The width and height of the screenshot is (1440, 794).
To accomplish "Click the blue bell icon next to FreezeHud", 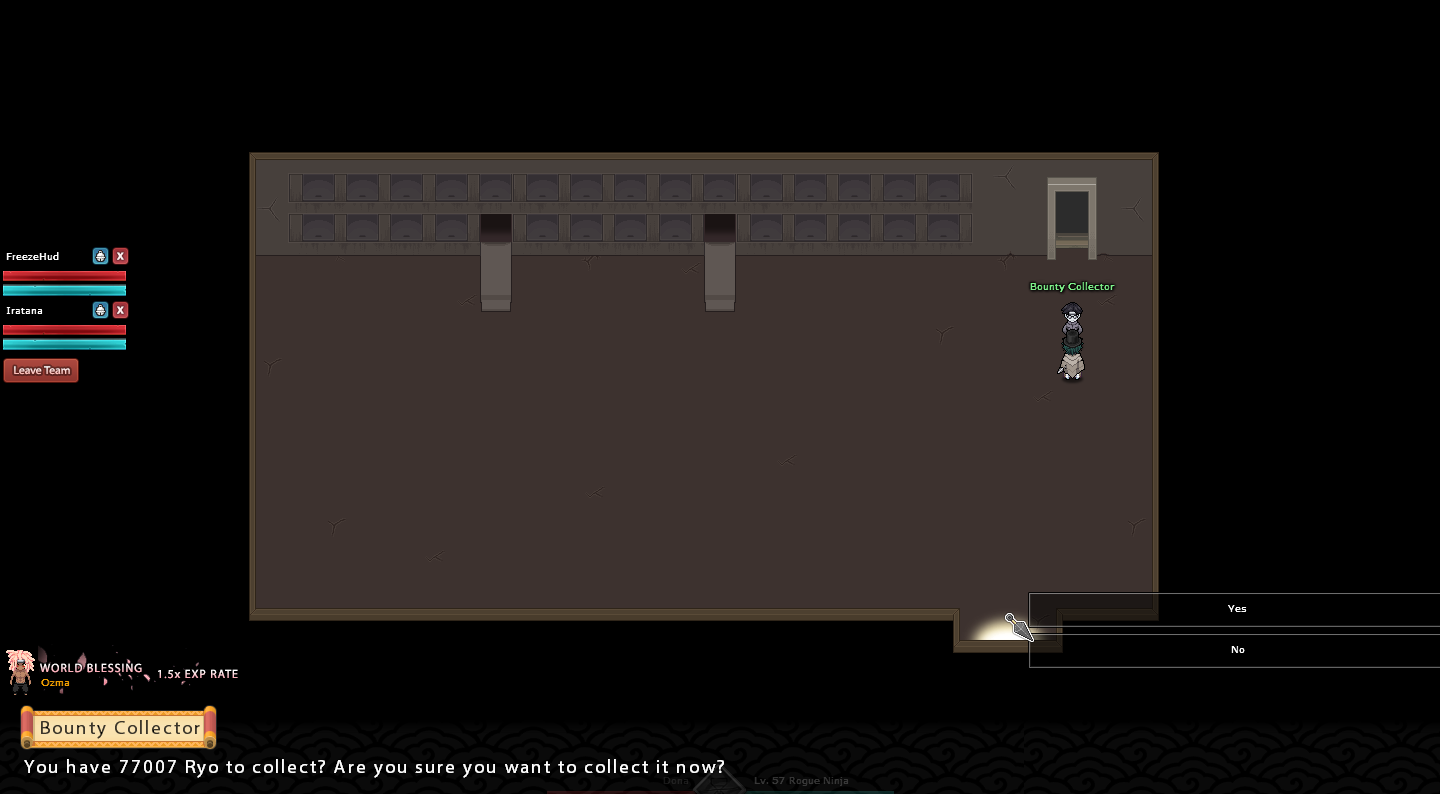I will pos(100,256).
